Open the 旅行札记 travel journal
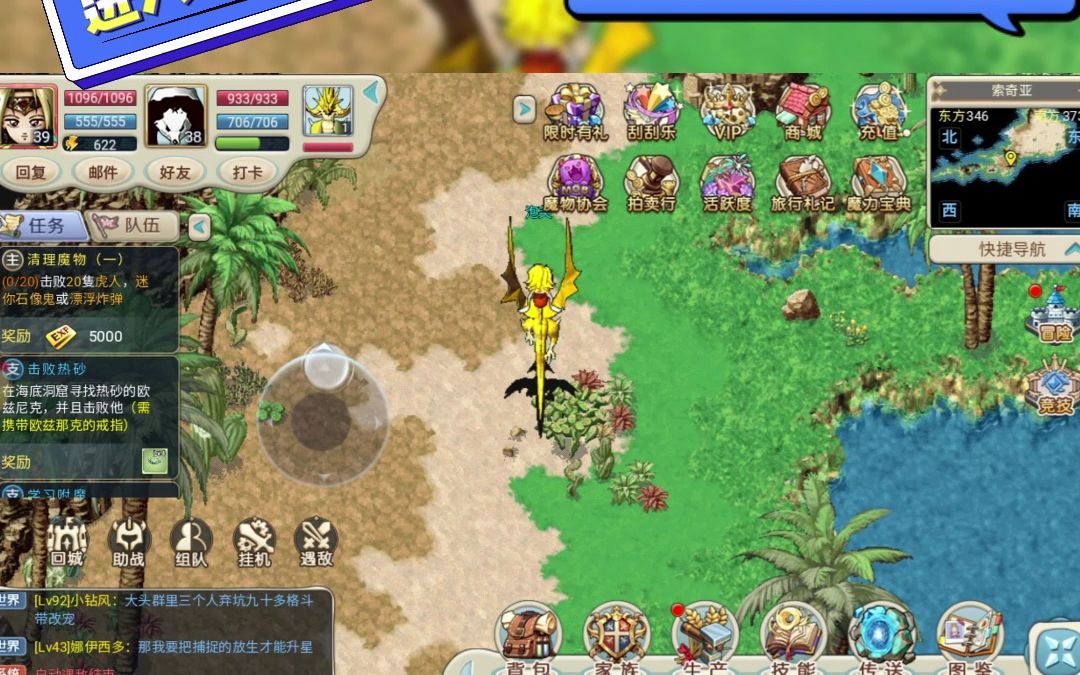1080x675 pixels. coord(803,184)
